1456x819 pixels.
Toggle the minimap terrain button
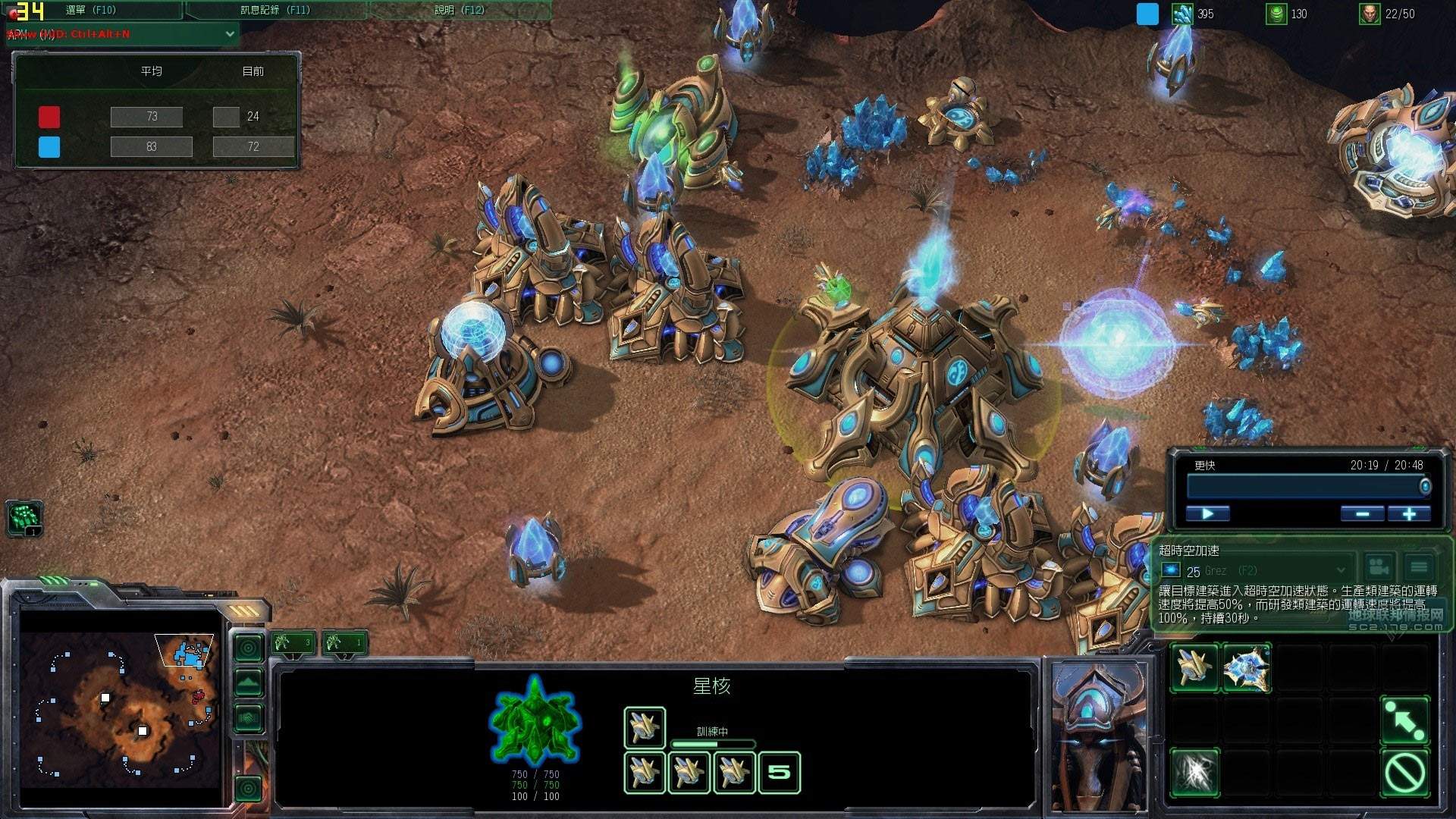[249, 682]
